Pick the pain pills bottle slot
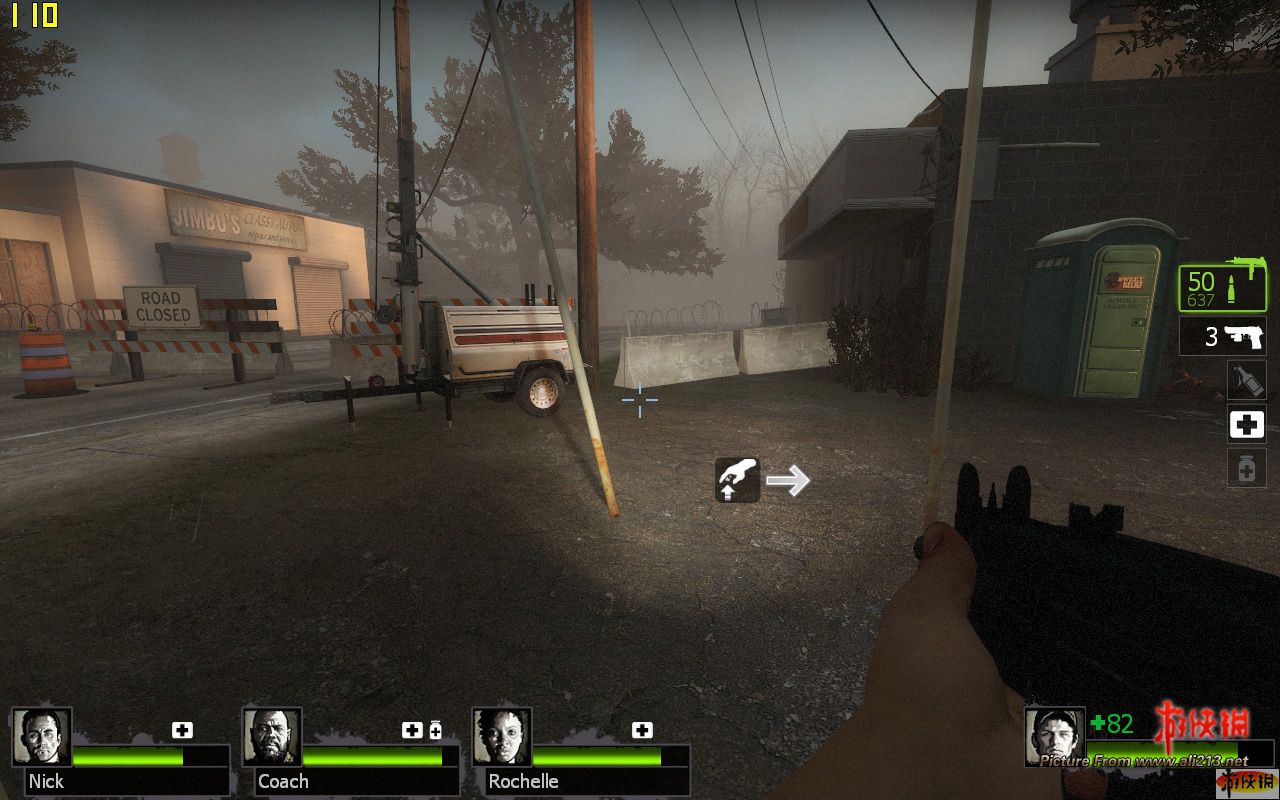Image resolution: width=1280 pixels, height=800 pixels. coord(1246,468)
